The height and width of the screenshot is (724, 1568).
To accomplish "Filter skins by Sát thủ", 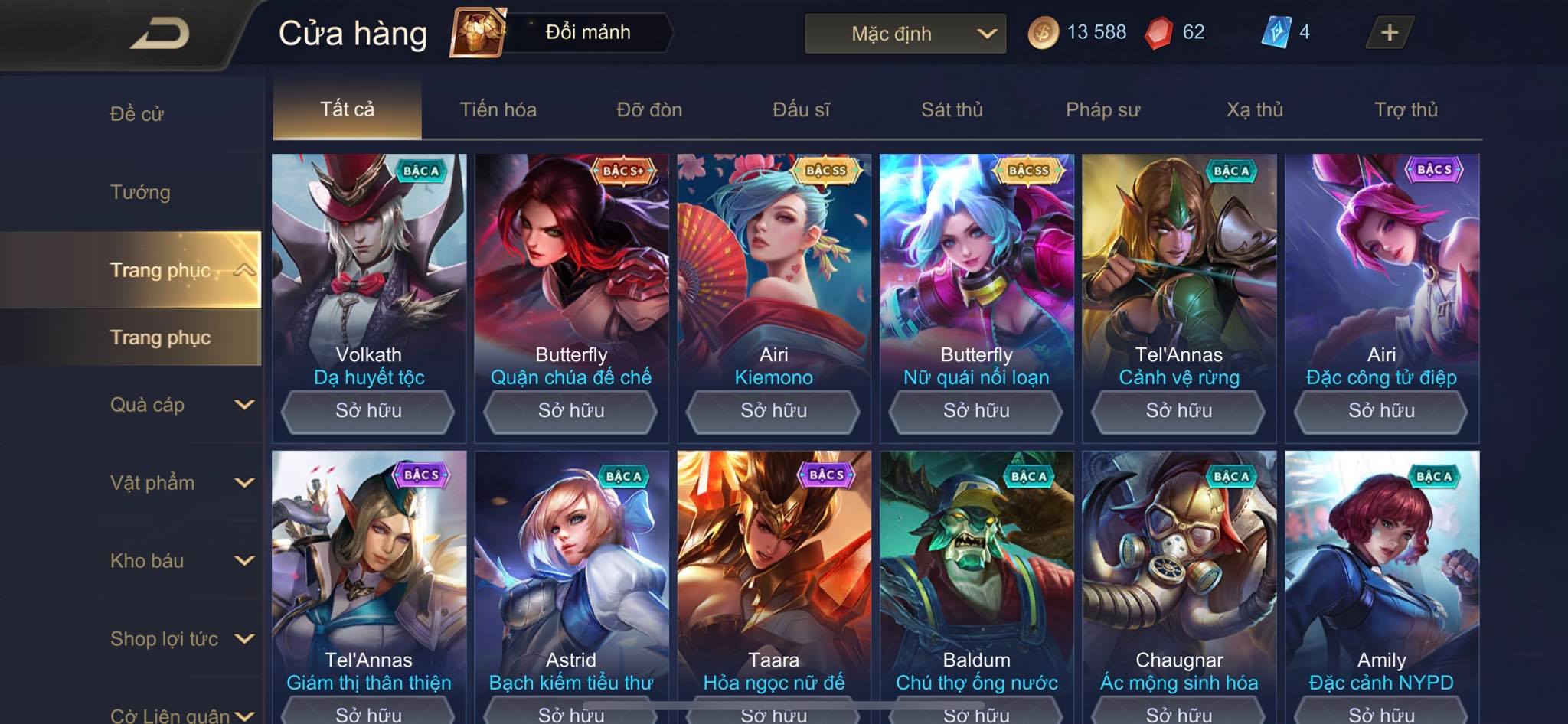I will [x=952, y=109].
